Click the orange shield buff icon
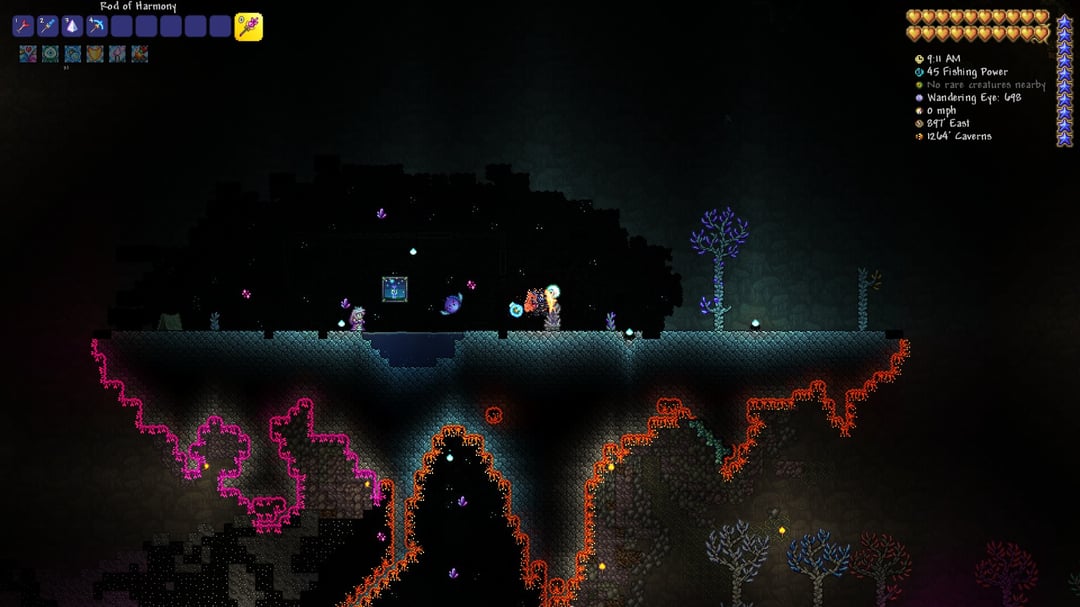 point(95,54)
